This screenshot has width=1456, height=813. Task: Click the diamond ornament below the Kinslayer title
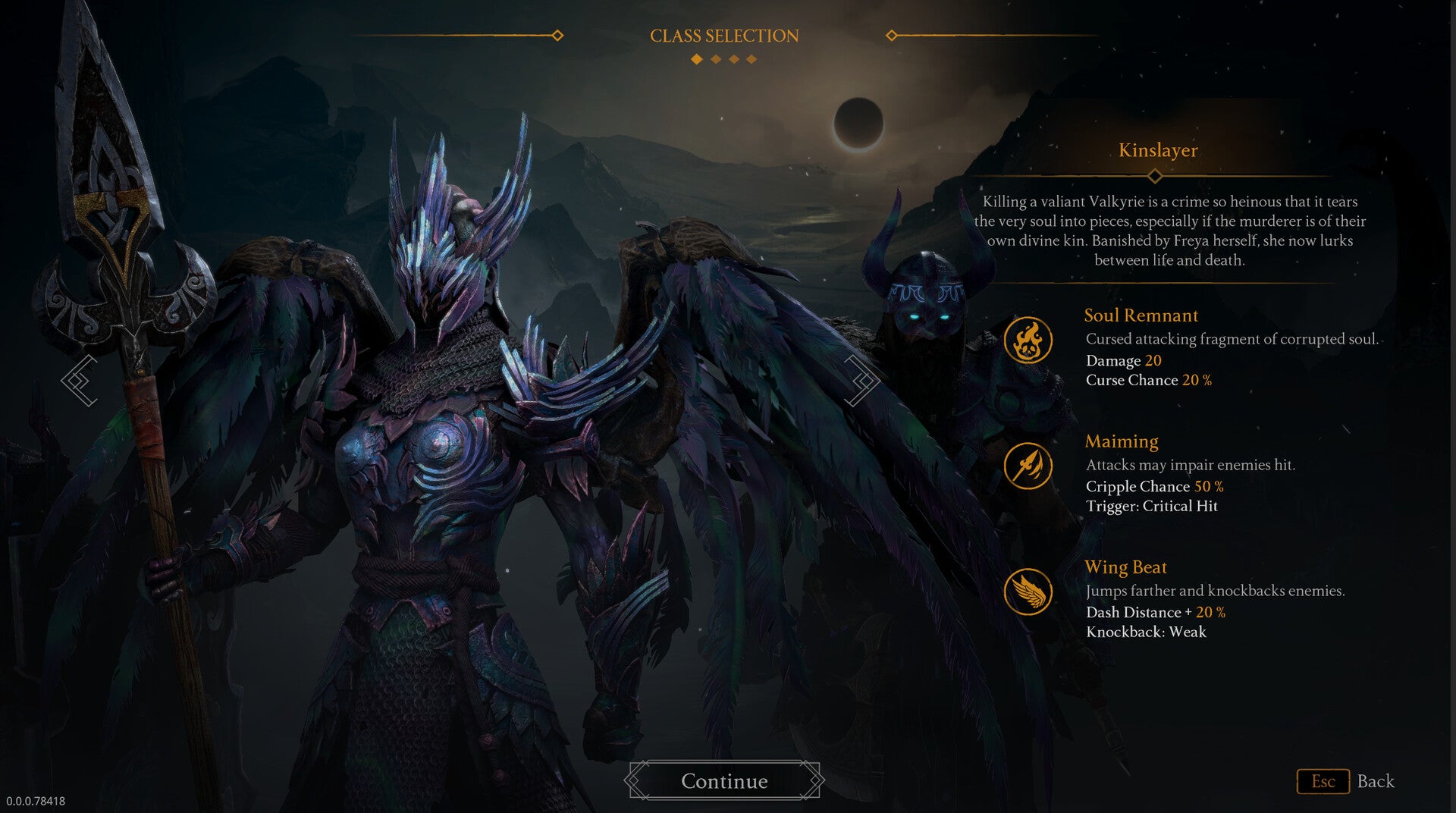1156,175
